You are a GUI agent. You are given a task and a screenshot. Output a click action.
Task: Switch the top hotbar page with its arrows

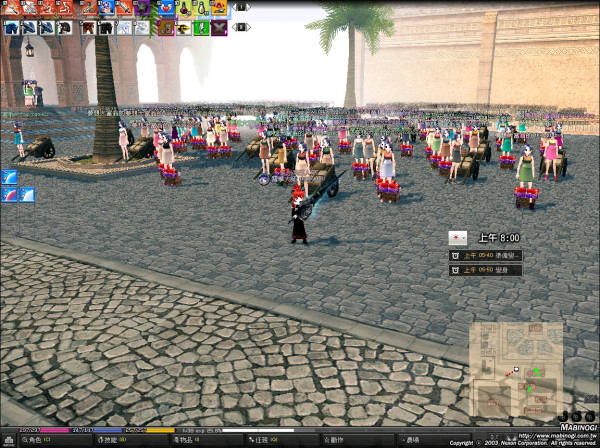(242, 8)
